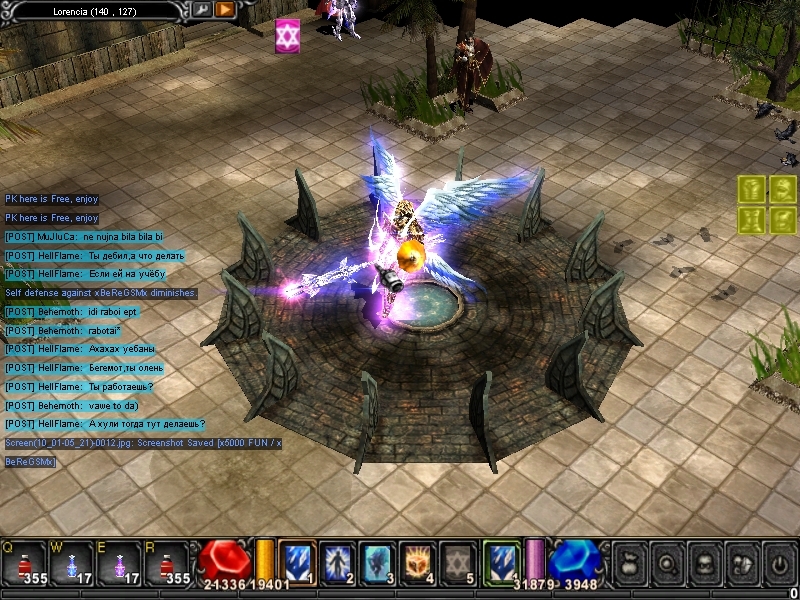Open the inventory bag button
The height and width of the screenshot is (600, 800).
[x=631, y=564]
